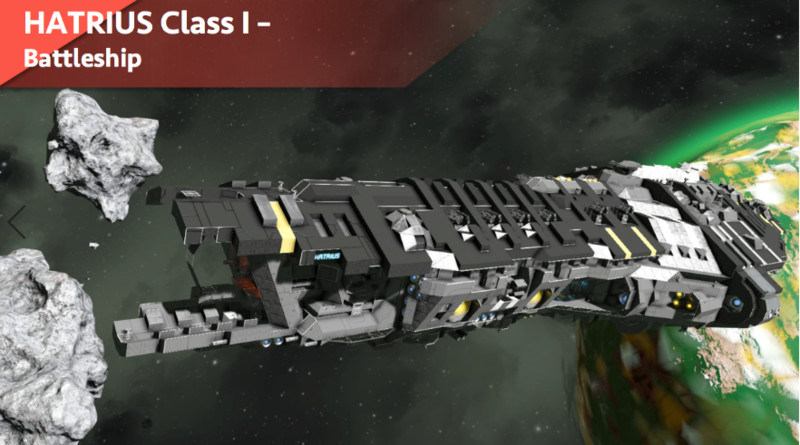
Task: Go to the previous slide with left arrow
Action: pos(17,222)
